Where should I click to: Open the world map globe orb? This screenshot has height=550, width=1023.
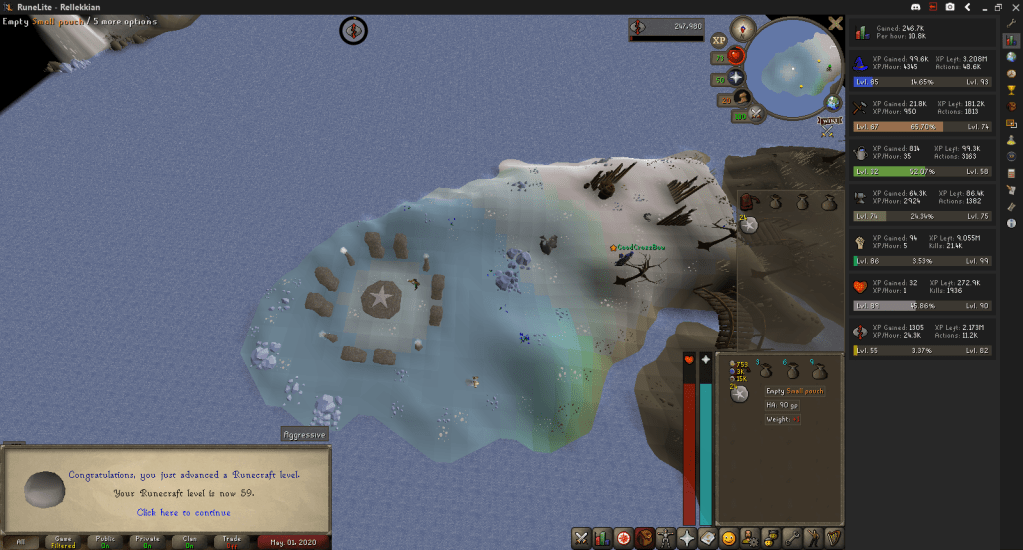pos(832,102)
